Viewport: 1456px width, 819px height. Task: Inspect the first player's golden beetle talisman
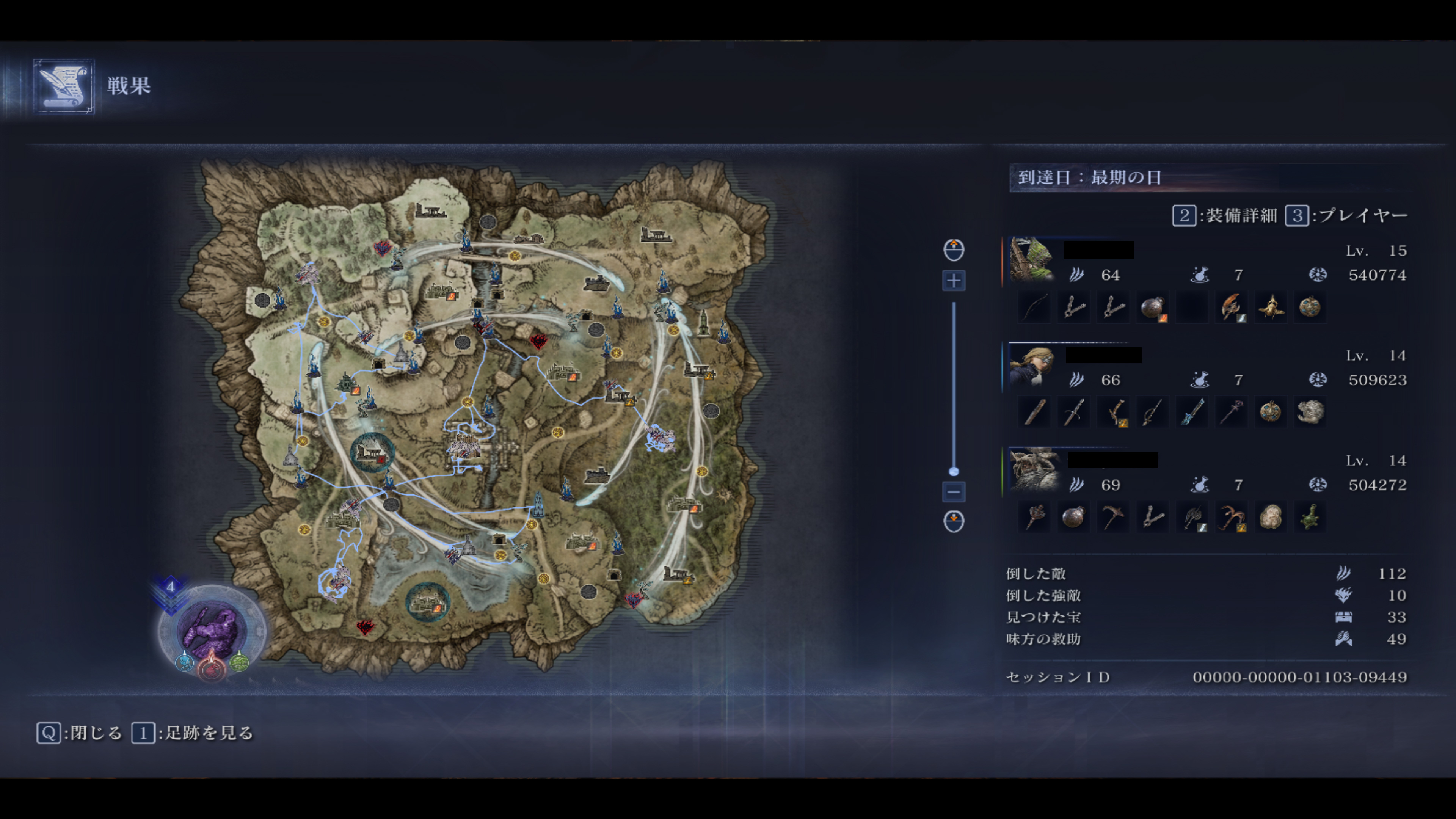[x=1271, y=308]
